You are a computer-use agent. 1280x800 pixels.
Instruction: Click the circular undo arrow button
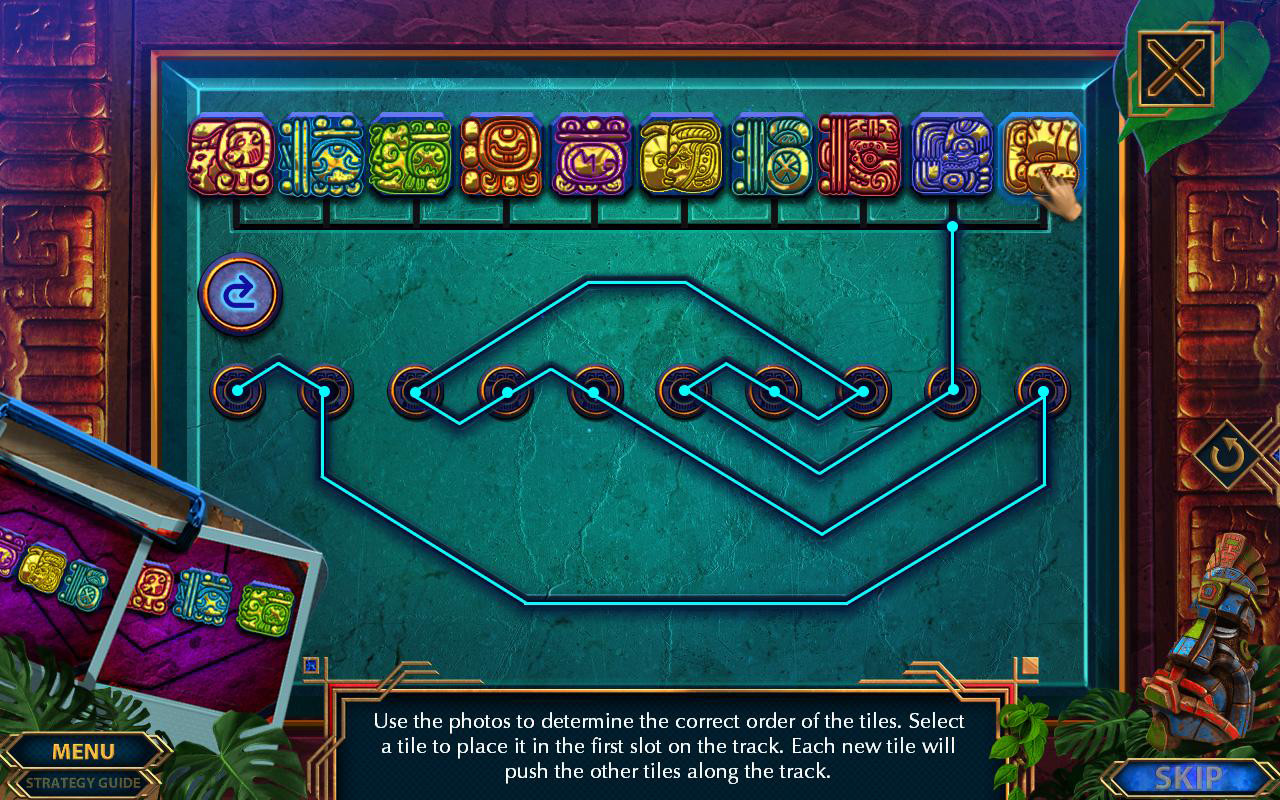tap(240, 293)
